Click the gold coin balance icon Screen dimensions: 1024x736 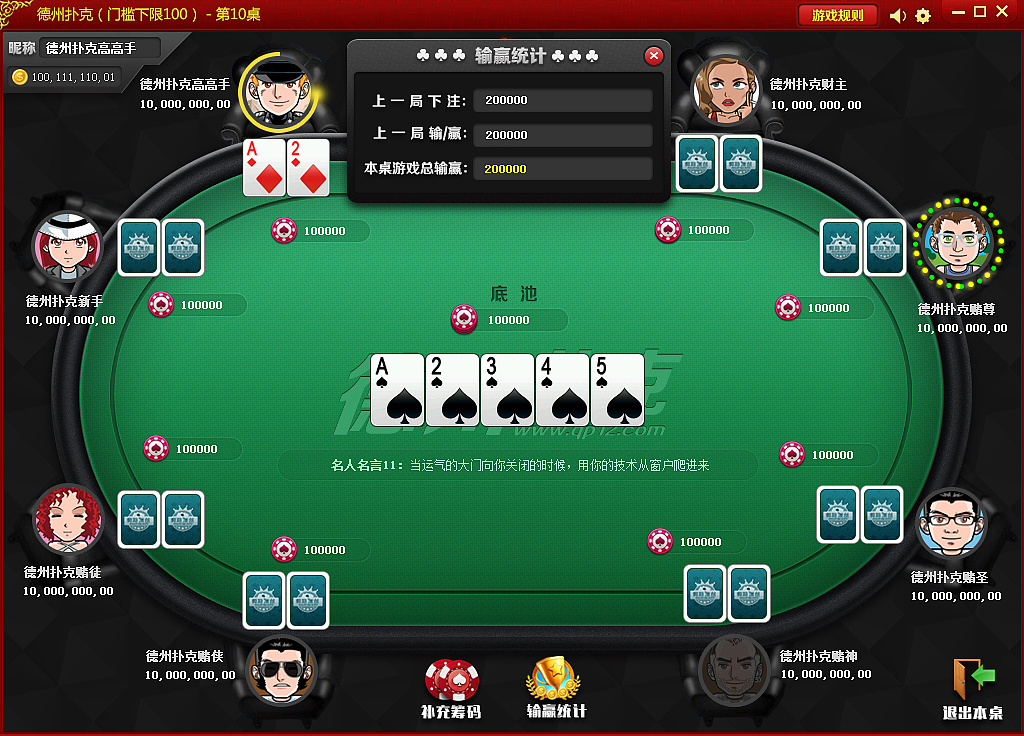[19, 76]
